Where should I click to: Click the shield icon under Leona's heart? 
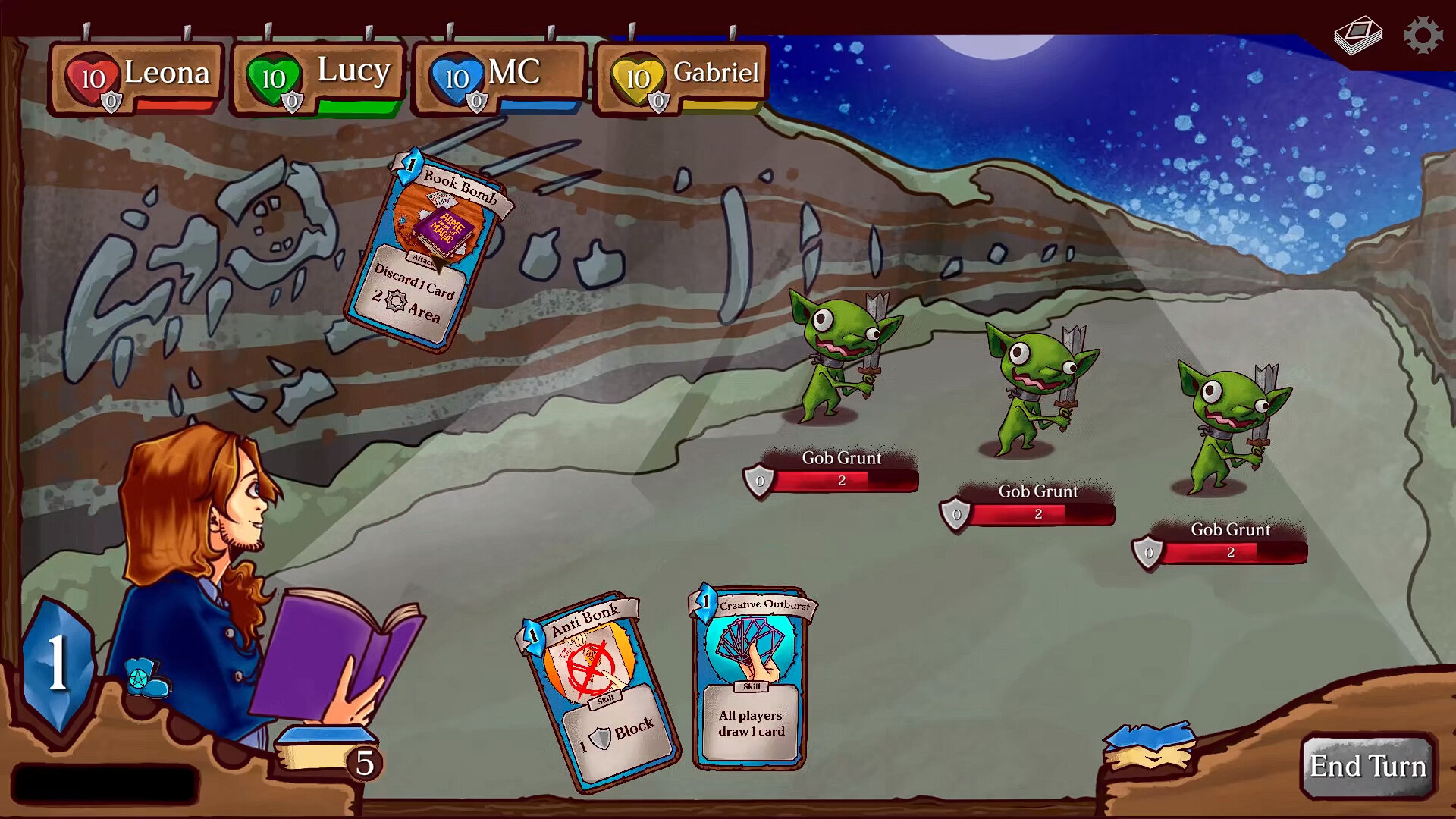click(x=111, y=99)
